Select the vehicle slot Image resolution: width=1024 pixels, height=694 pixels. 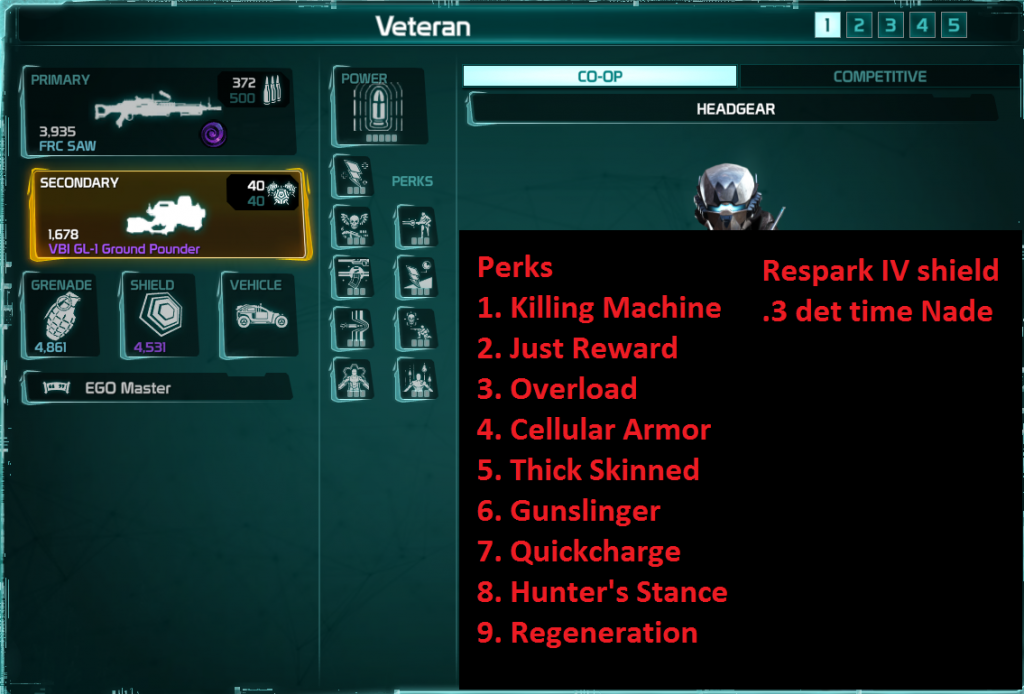259,315
